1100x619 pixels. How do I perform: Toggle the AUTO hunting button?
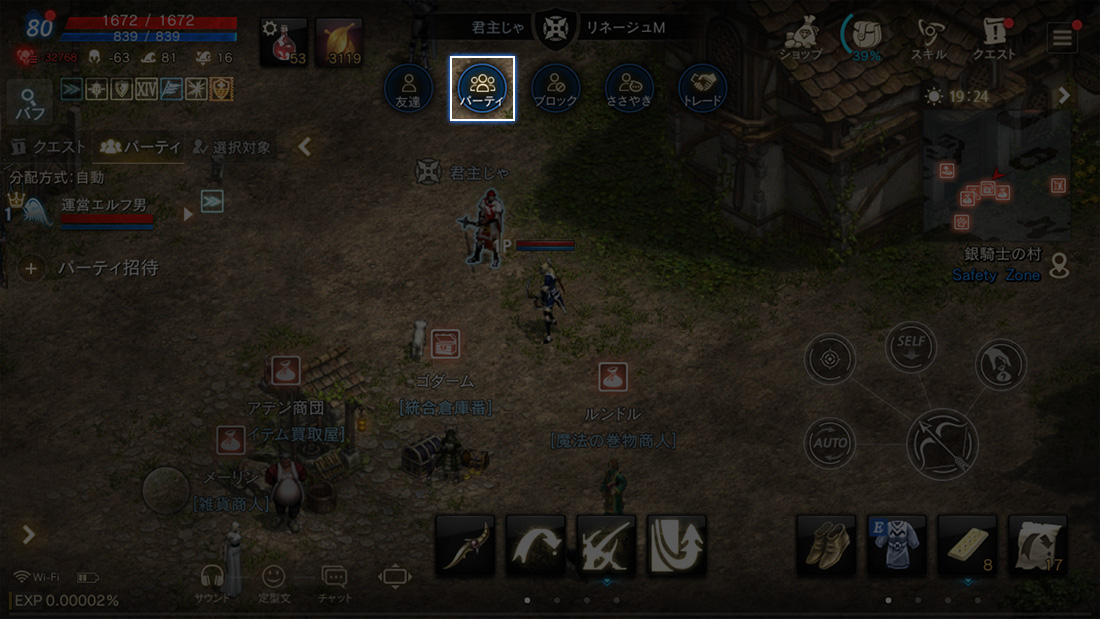coord(830,442)
